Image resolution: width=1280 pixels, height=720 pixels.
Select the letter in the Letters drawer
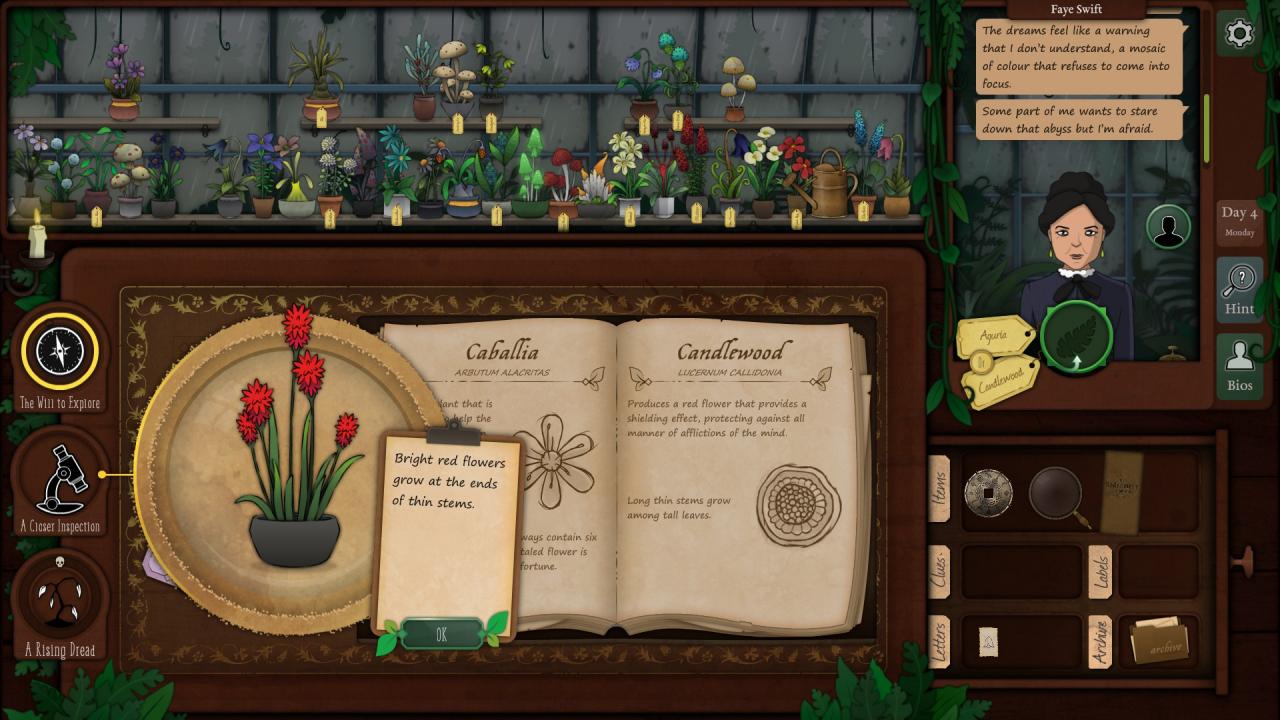988,642
